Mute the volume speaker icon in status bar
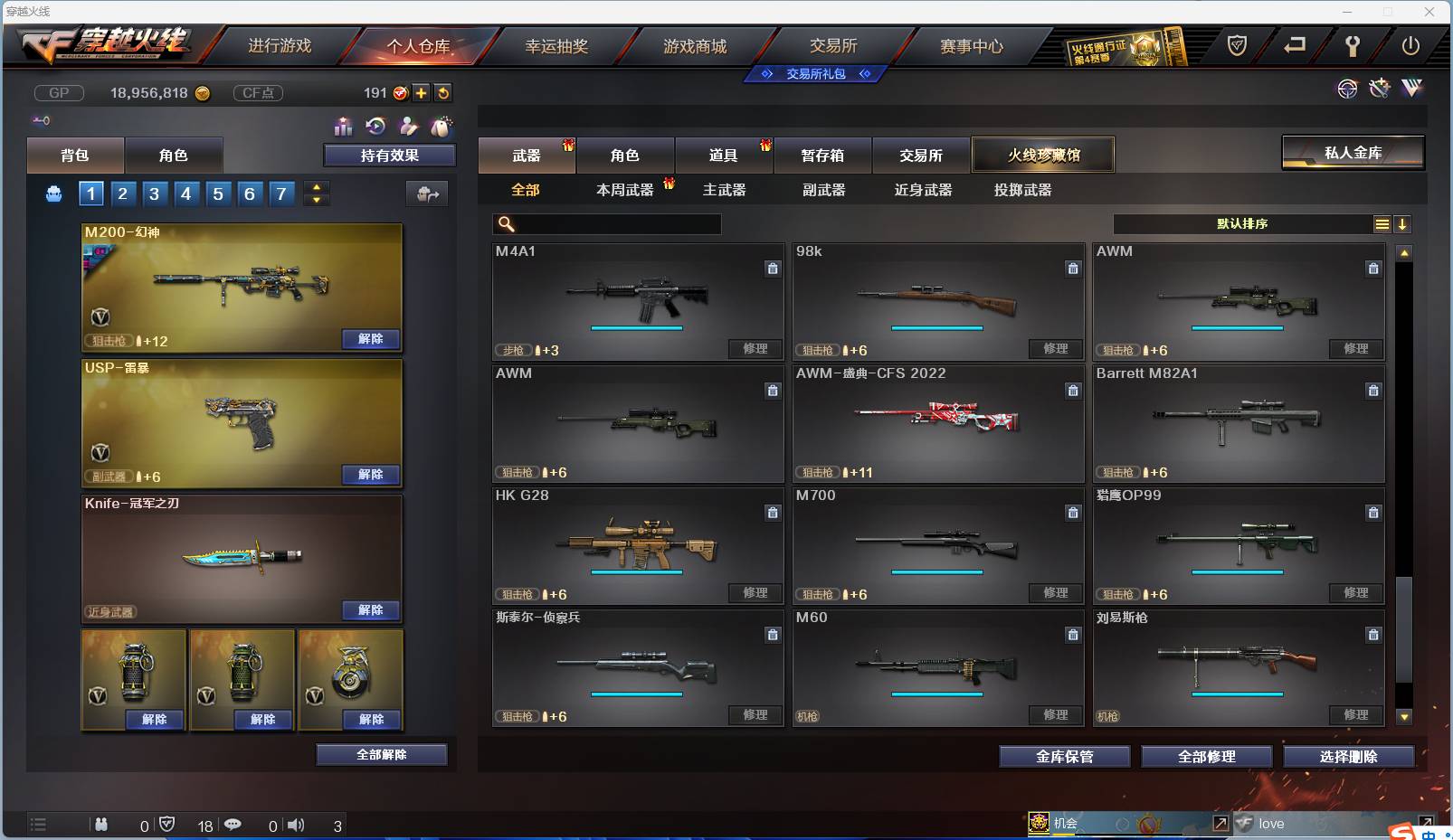Image resolution: width=1453 pixels, height=840 pixels. click(x=295, y=825)
